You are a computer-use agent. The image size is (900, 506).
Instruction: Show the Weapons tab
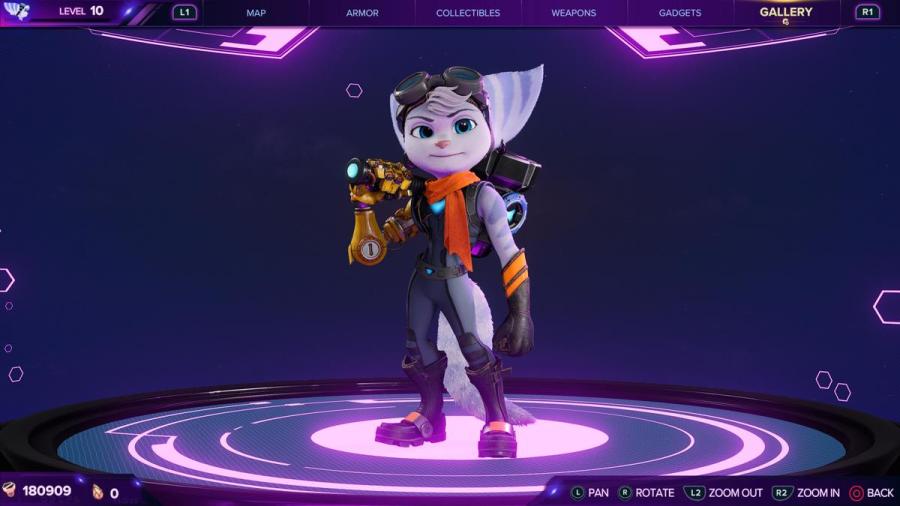tap(573, 13)
